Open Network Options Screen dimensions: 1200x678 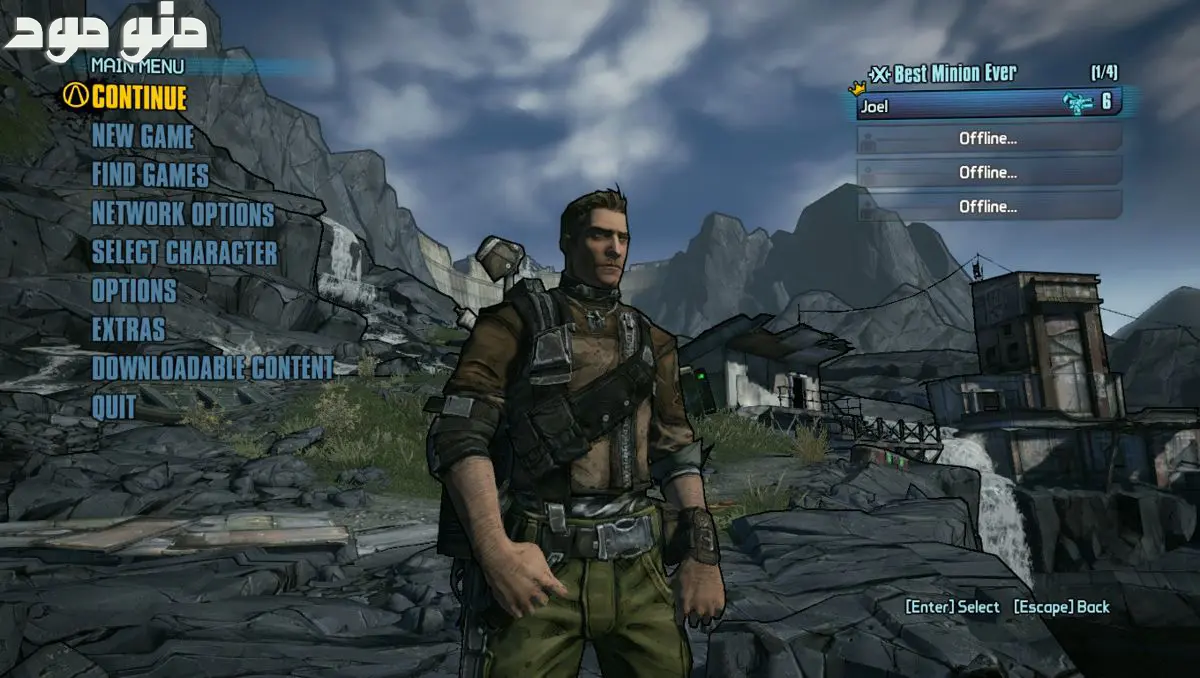[x=183, y=214]
